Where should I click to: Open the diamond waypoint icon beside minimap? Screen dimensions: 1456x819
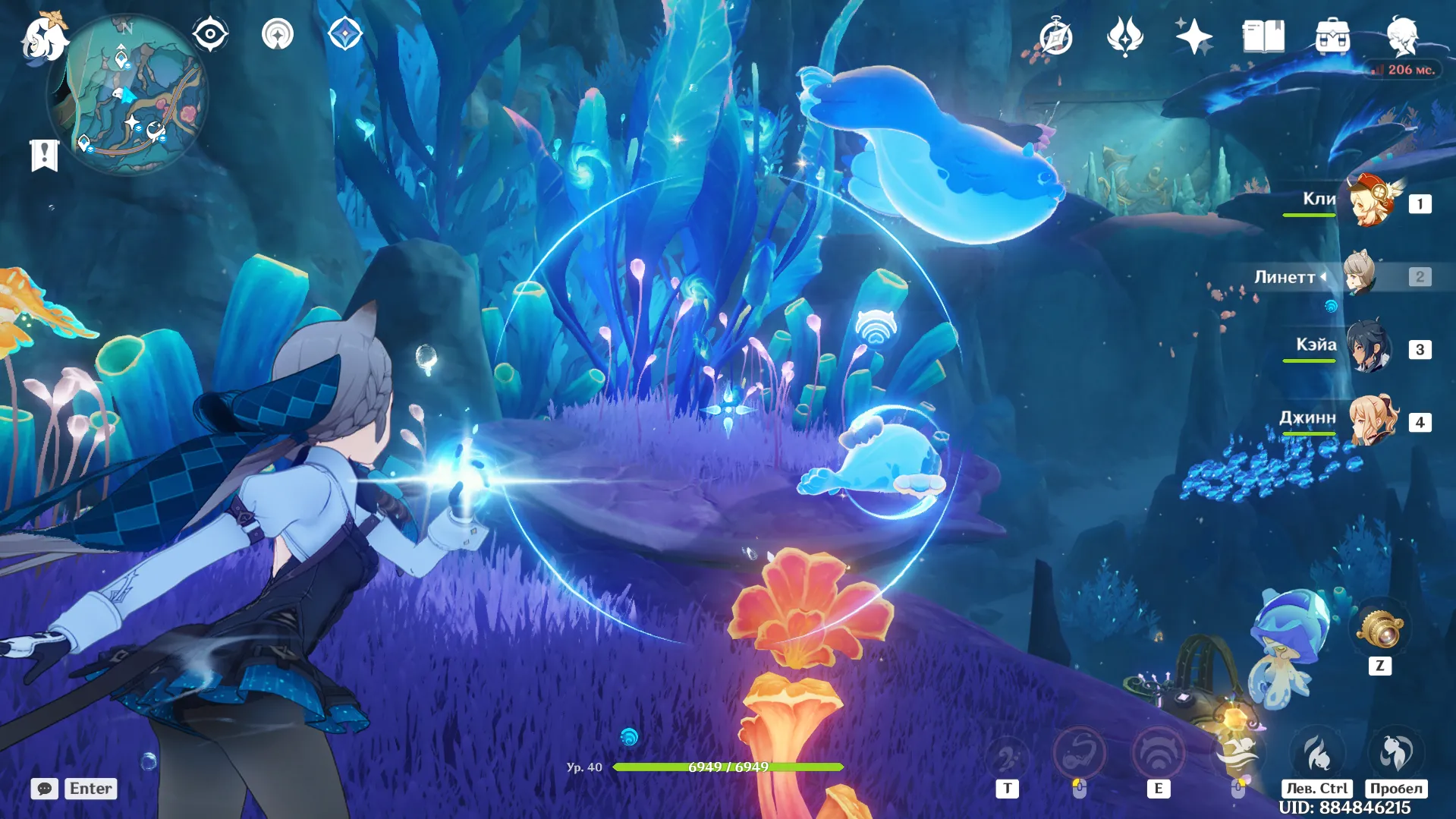point(345,34)
